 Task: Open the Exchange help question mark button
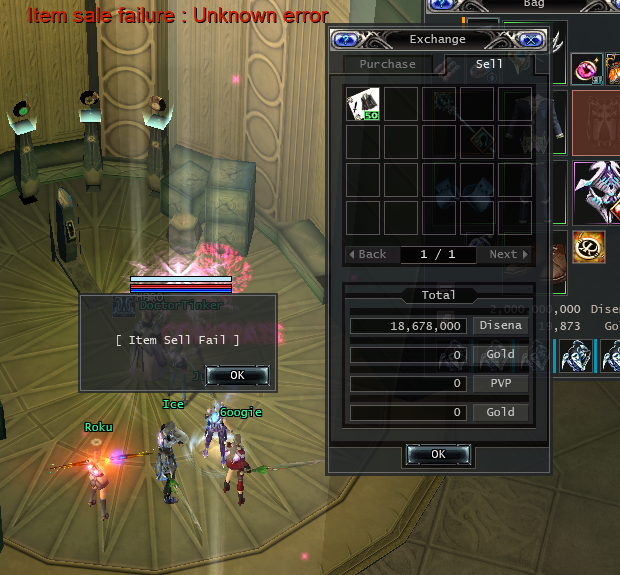coord(345,40)
